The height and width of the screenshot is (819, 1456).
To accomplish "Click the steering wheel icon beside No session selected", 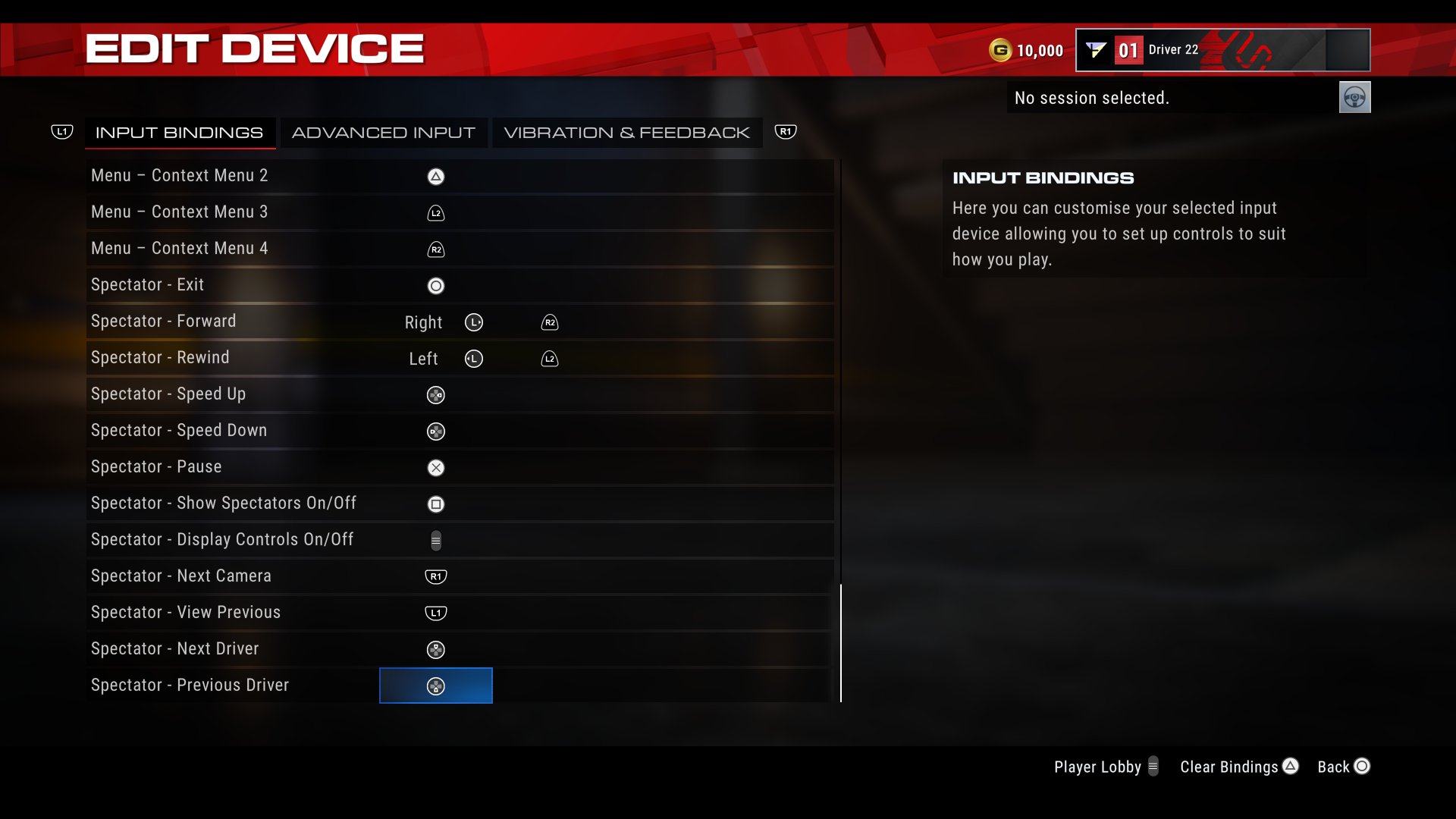I will click(x=1354, y=97).
